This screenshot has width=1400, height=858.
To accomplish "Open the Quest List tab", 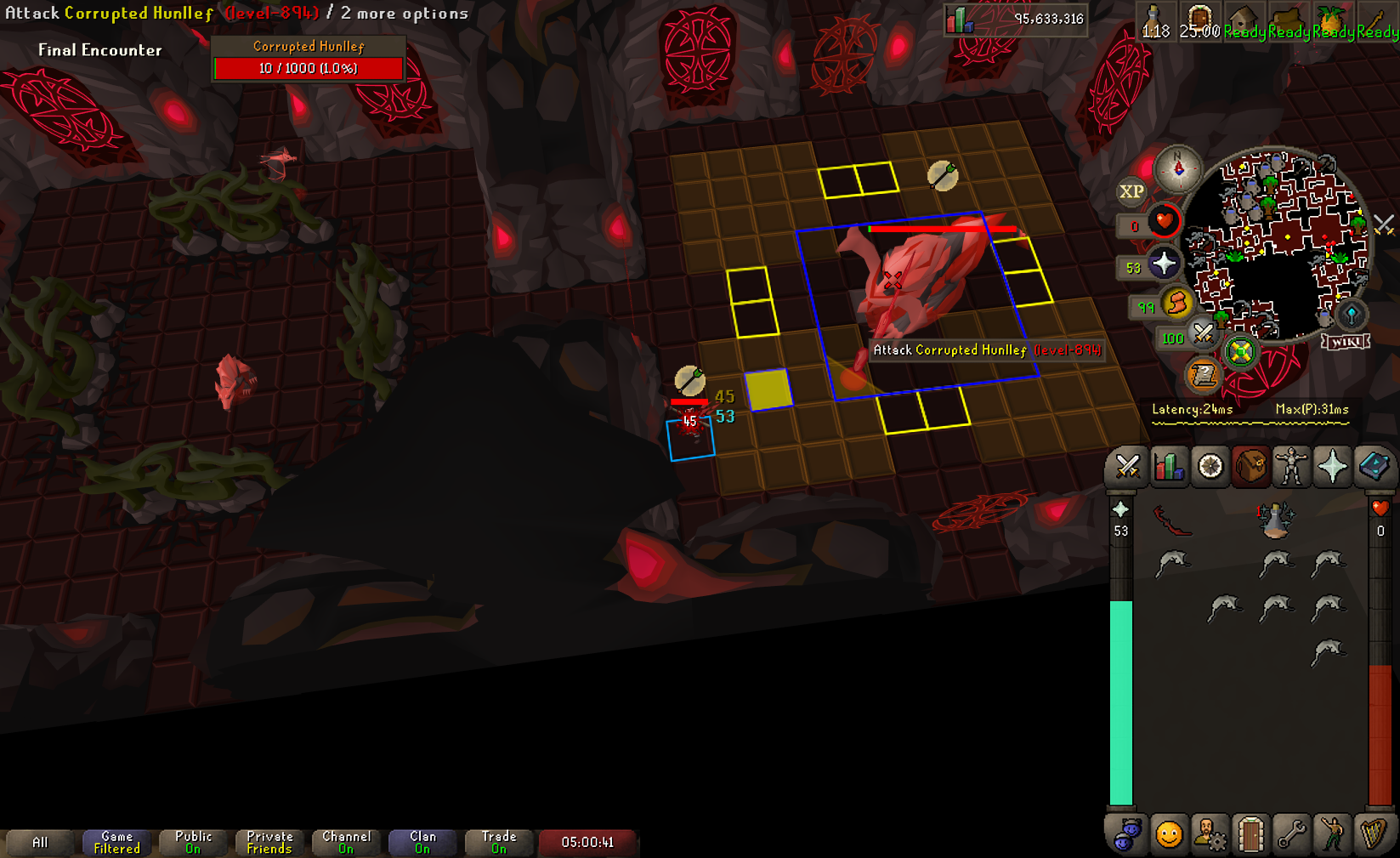I will click(x=1210, y=467).
